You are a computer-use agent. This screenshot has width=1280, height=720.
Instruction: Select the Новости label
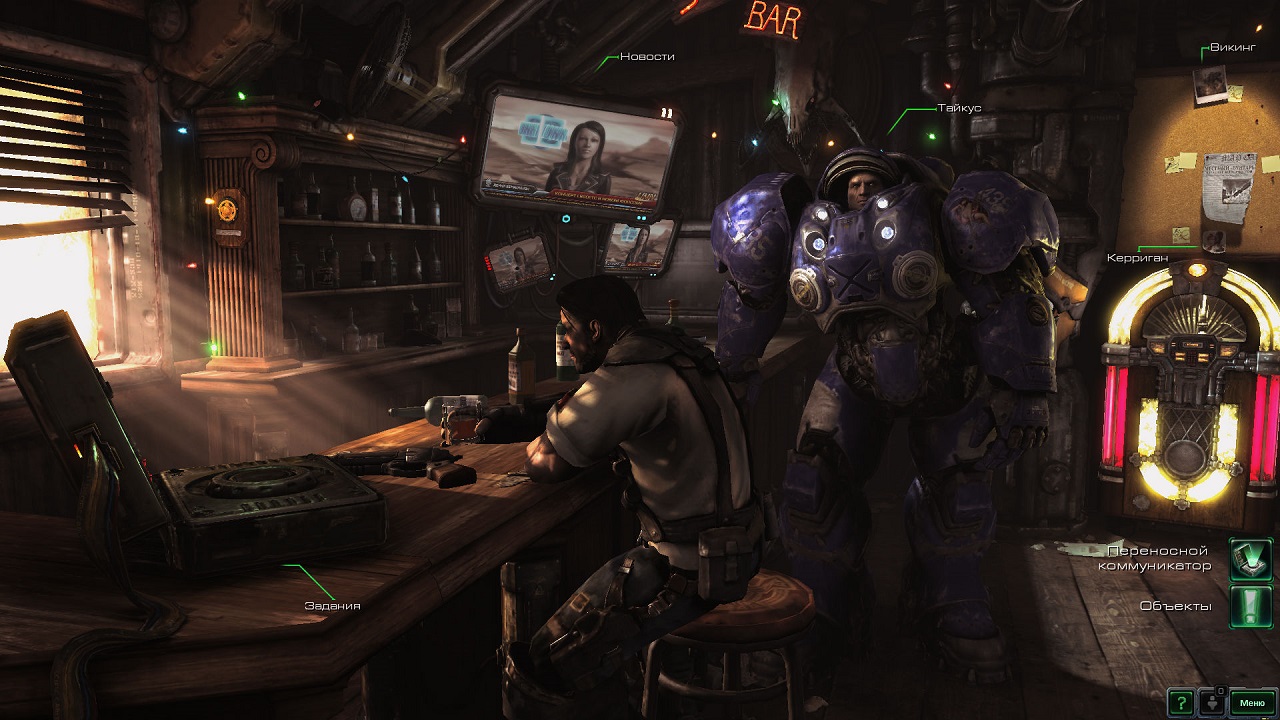(x=647, y=56)
